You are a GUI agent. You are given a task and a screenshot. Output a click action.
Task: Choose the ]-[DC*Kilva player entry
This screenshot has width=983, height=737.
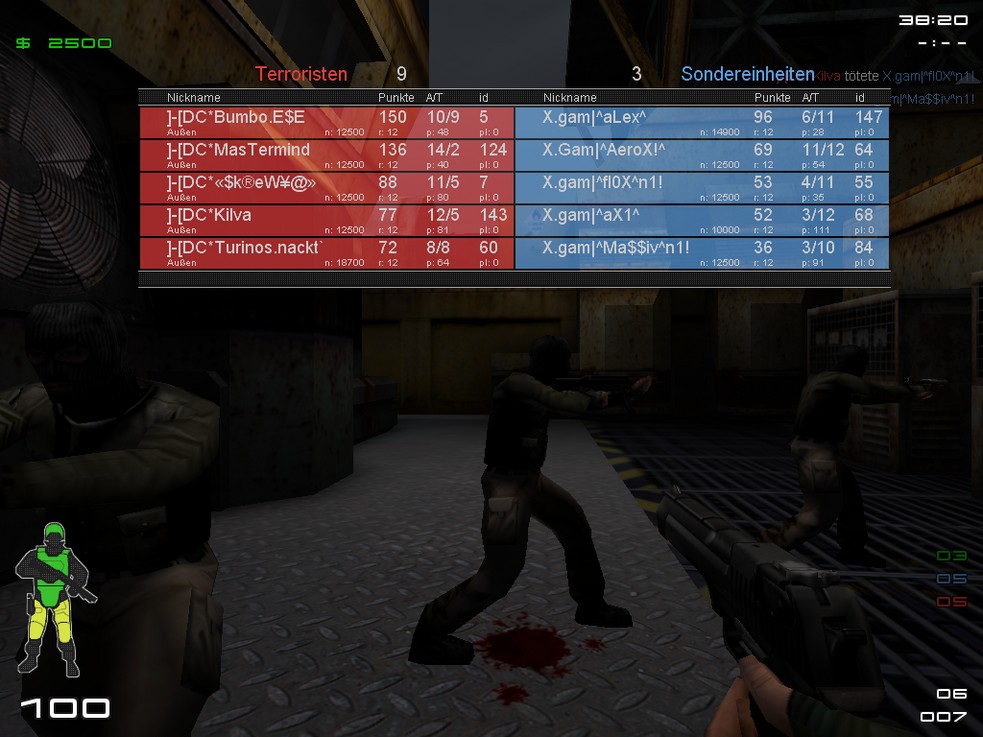pyautogui.click(x=326, y=219)
